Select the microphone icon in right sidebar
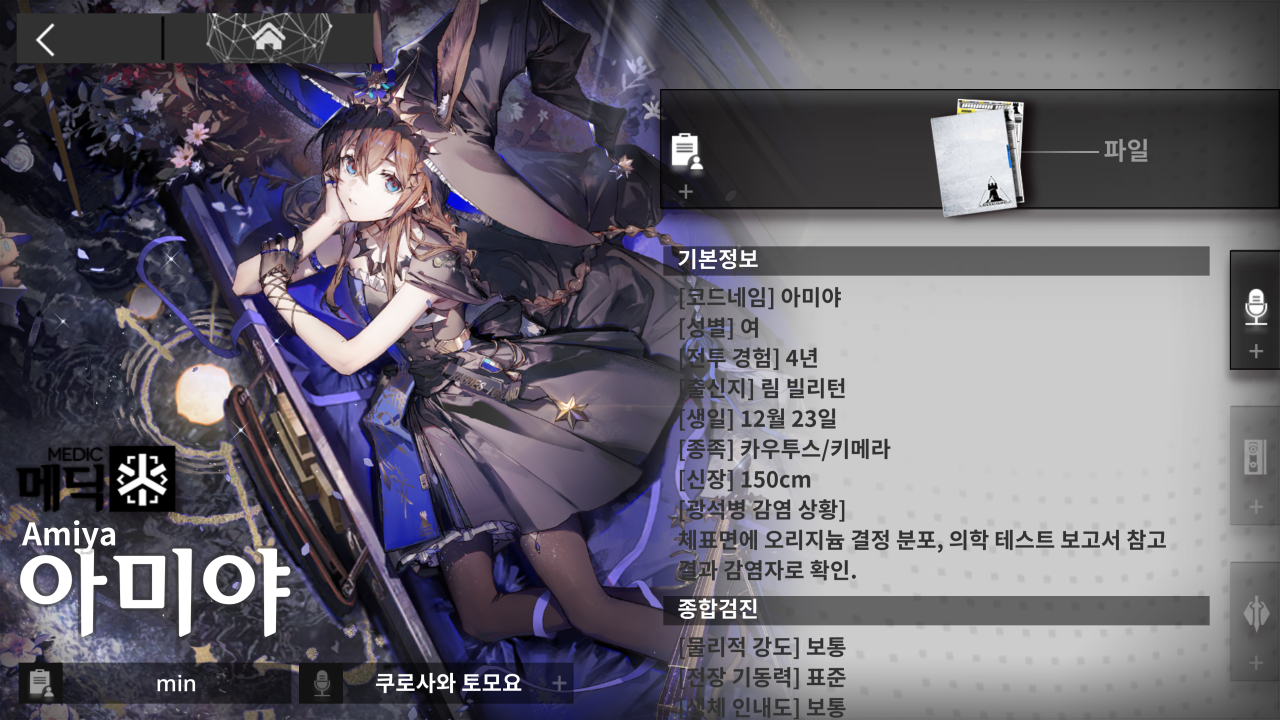This screenshot has width=1280, height=720. [x=1256, y=308]
